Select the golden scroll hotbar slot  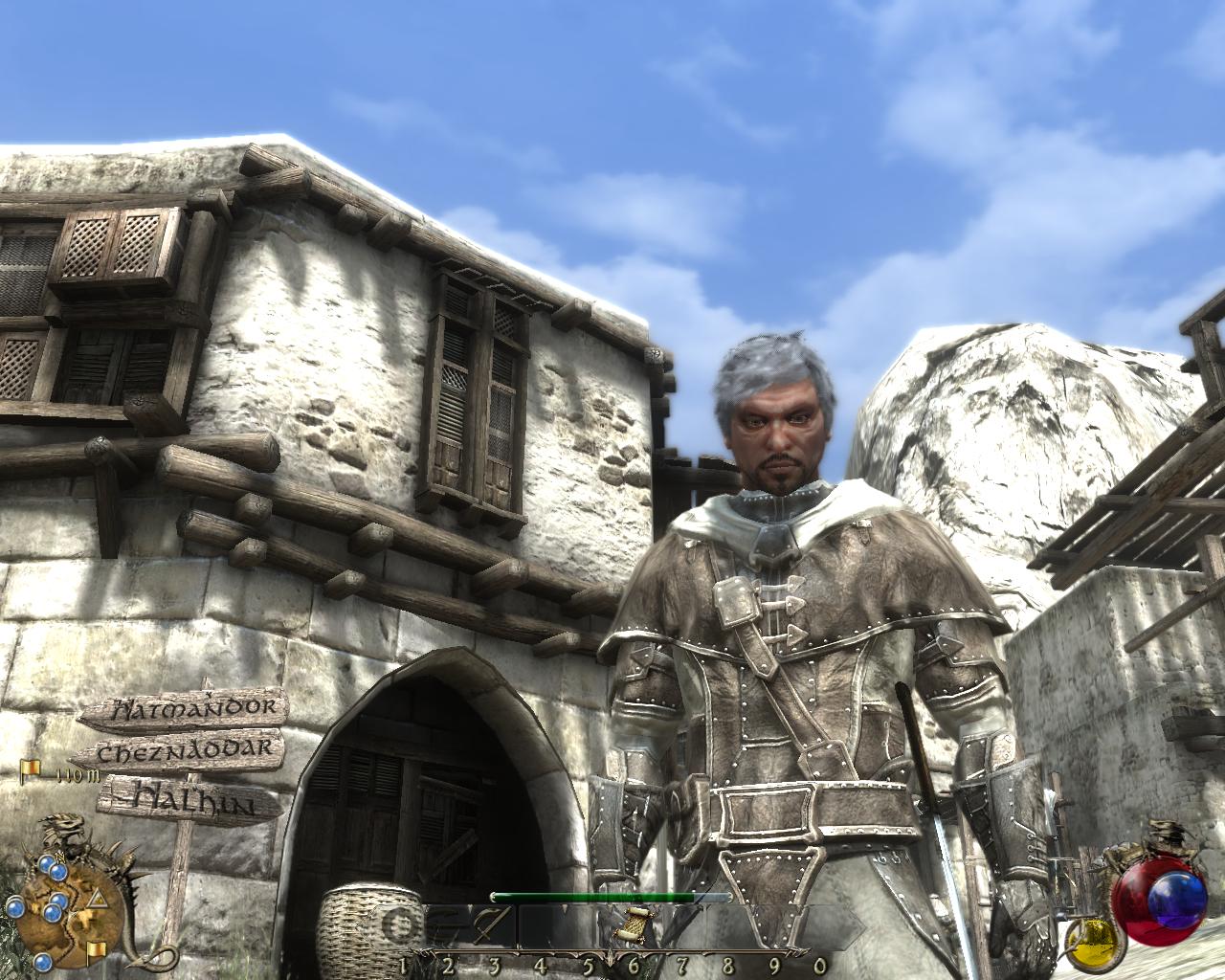pyautogui.click(x=633, y=925)
